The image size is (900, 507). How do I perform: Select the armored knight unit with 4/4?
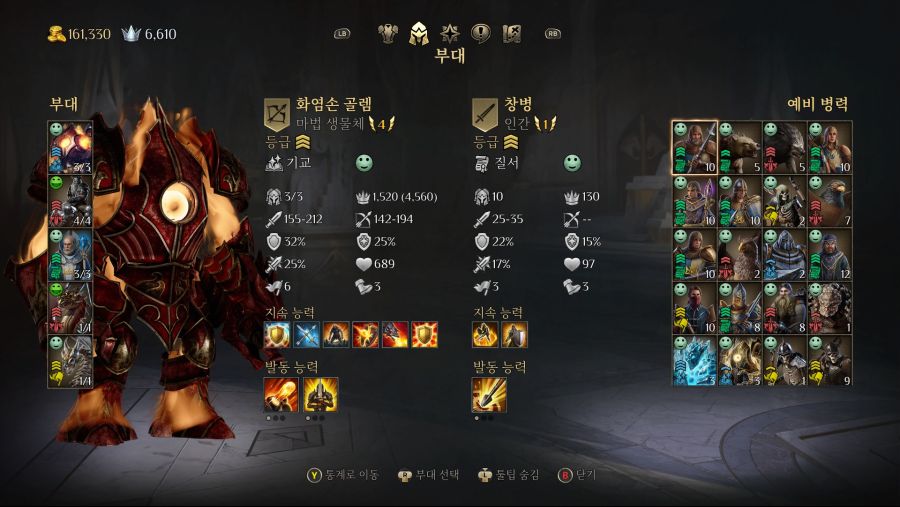pyautogui.click(x=71, y=201)
